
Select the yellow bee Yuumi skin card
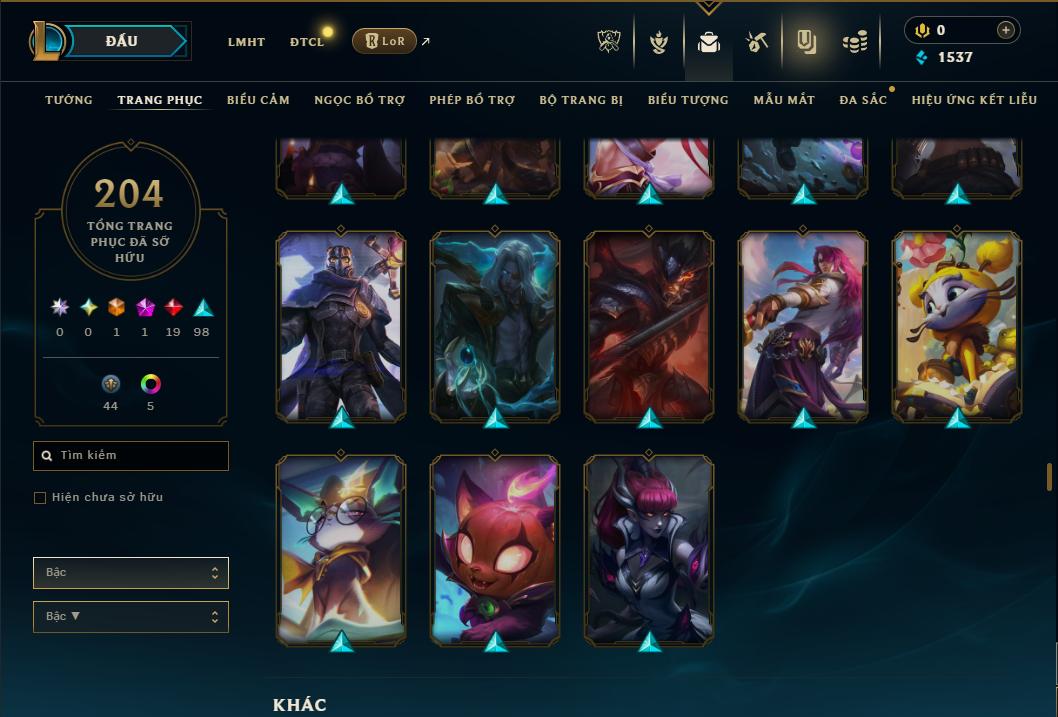[x=957, y=325]
